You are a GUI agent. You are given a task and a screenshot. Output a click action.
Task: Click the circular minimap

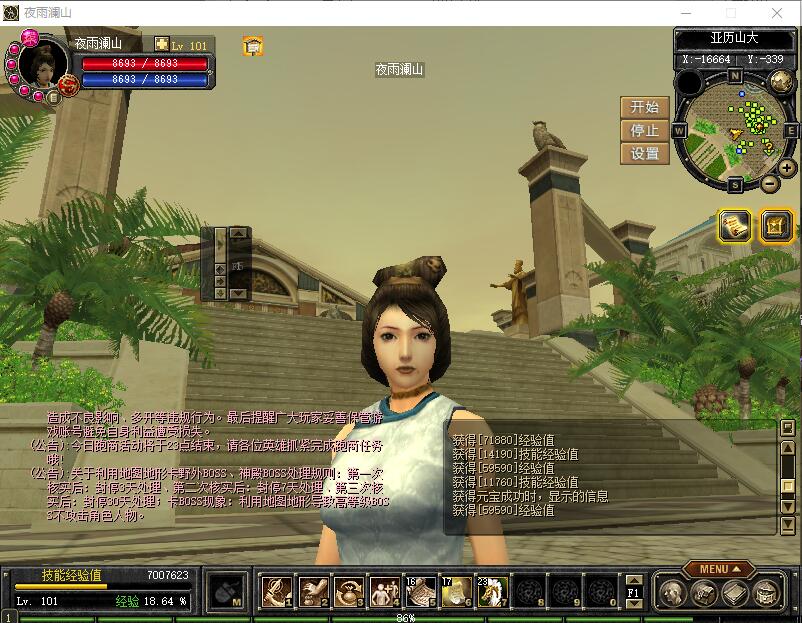(x=735, y=125)
